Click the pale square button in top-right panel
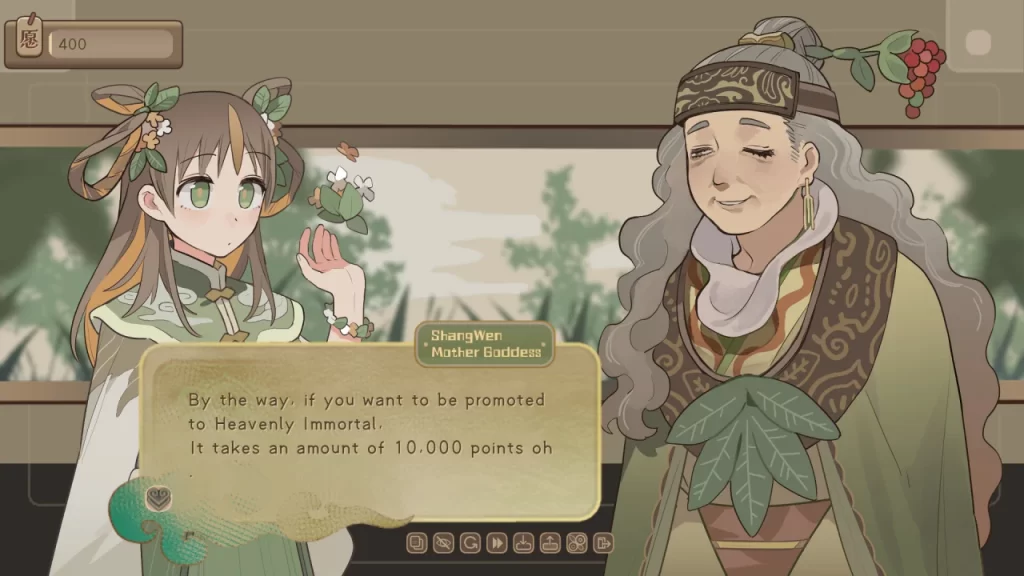This screenshot has height=576, width=1024. (x=978, y=43)
